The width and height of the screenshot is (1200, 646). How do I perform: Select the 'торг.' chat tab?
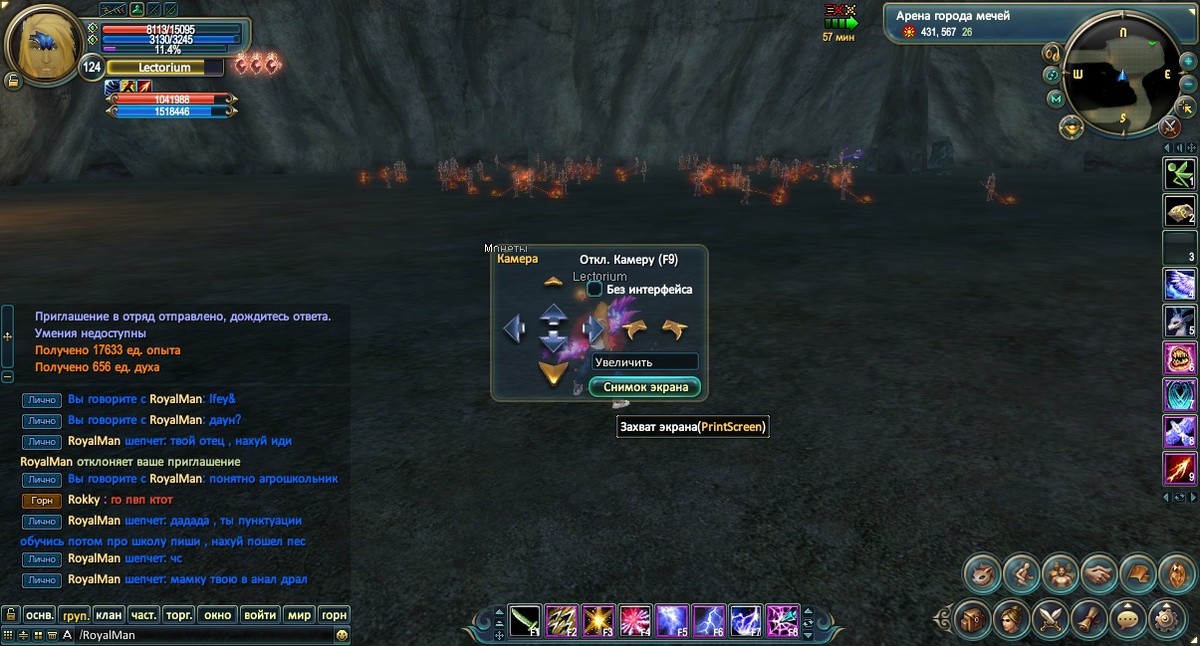(x=178, y=615)
